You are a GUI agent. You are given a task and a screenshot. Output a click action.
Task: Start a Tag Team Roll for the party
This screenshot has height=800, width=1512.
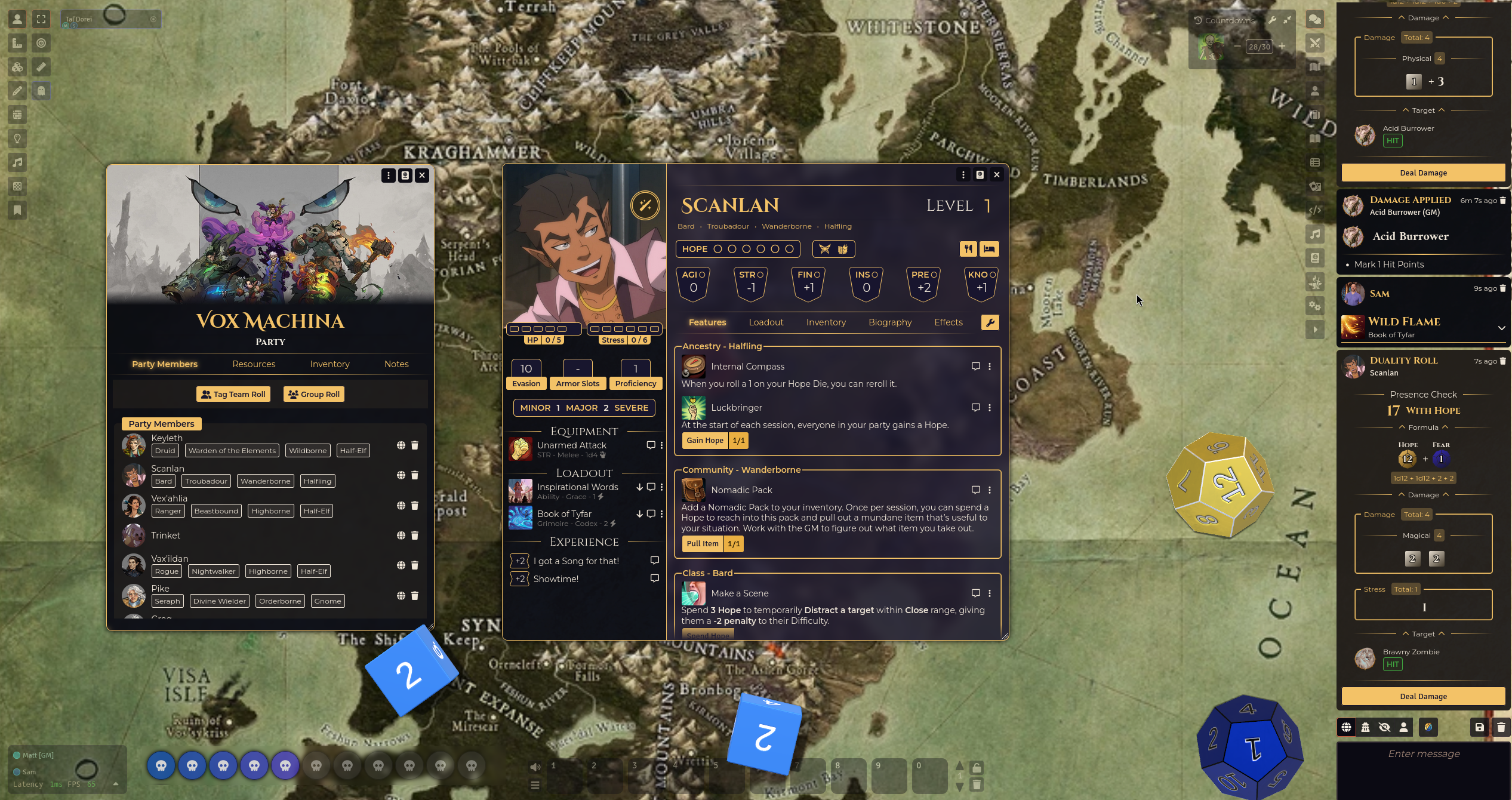[x=233, y=394]
